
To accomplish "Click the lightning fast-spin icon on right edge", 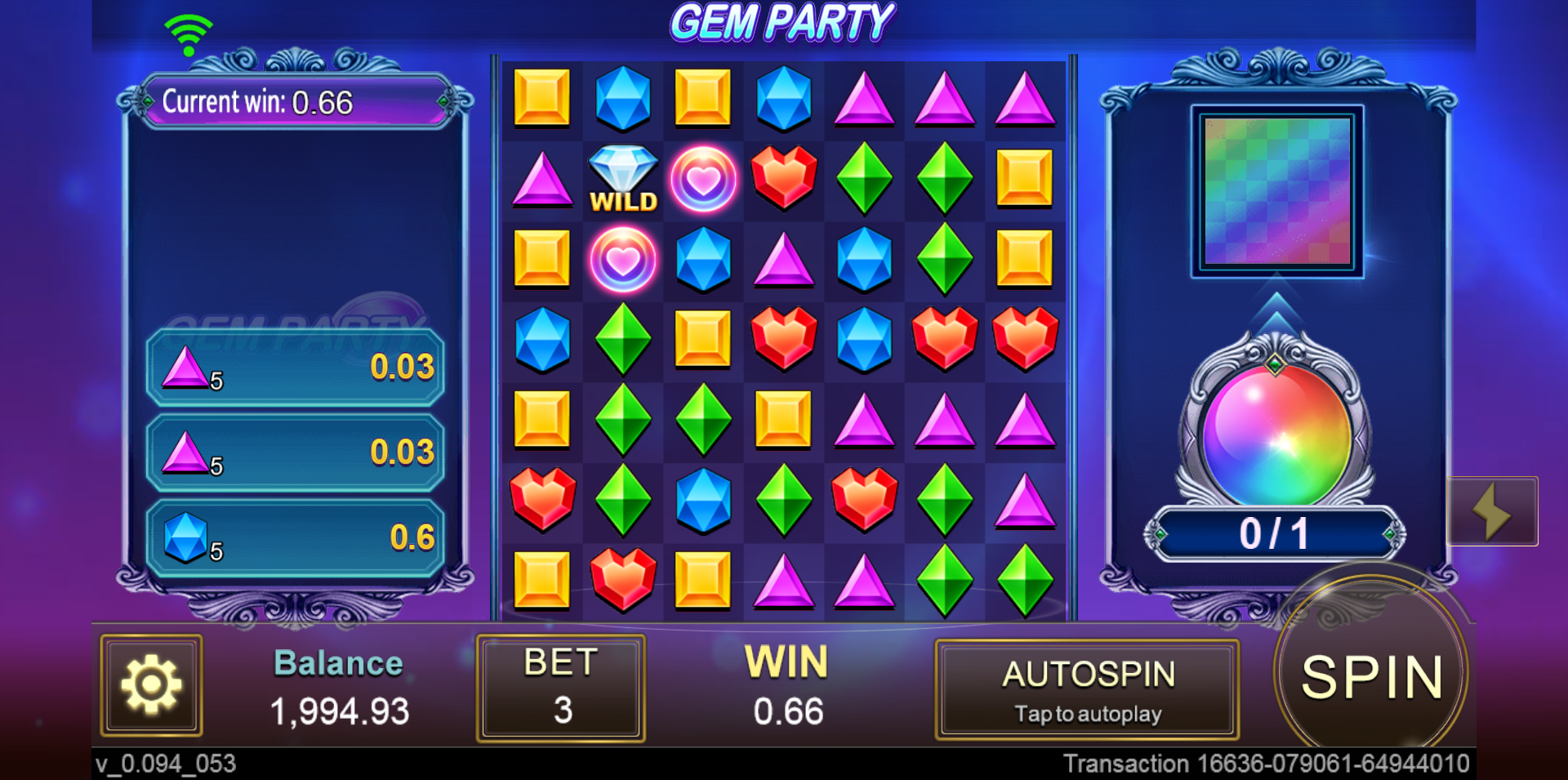I will click(1494, 510).
